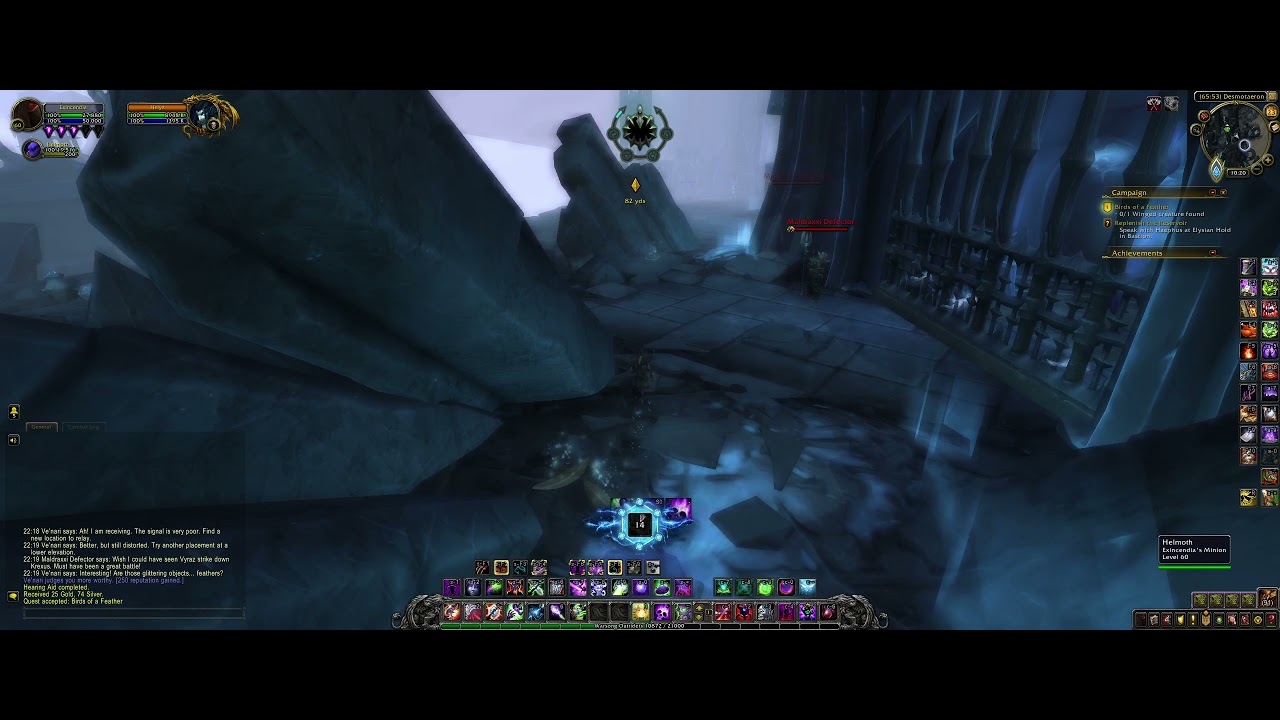Select the first ability on the main action bar
Image resolution: width=1280 pixels, height=720 pixels.
click(x=450, y=611)
